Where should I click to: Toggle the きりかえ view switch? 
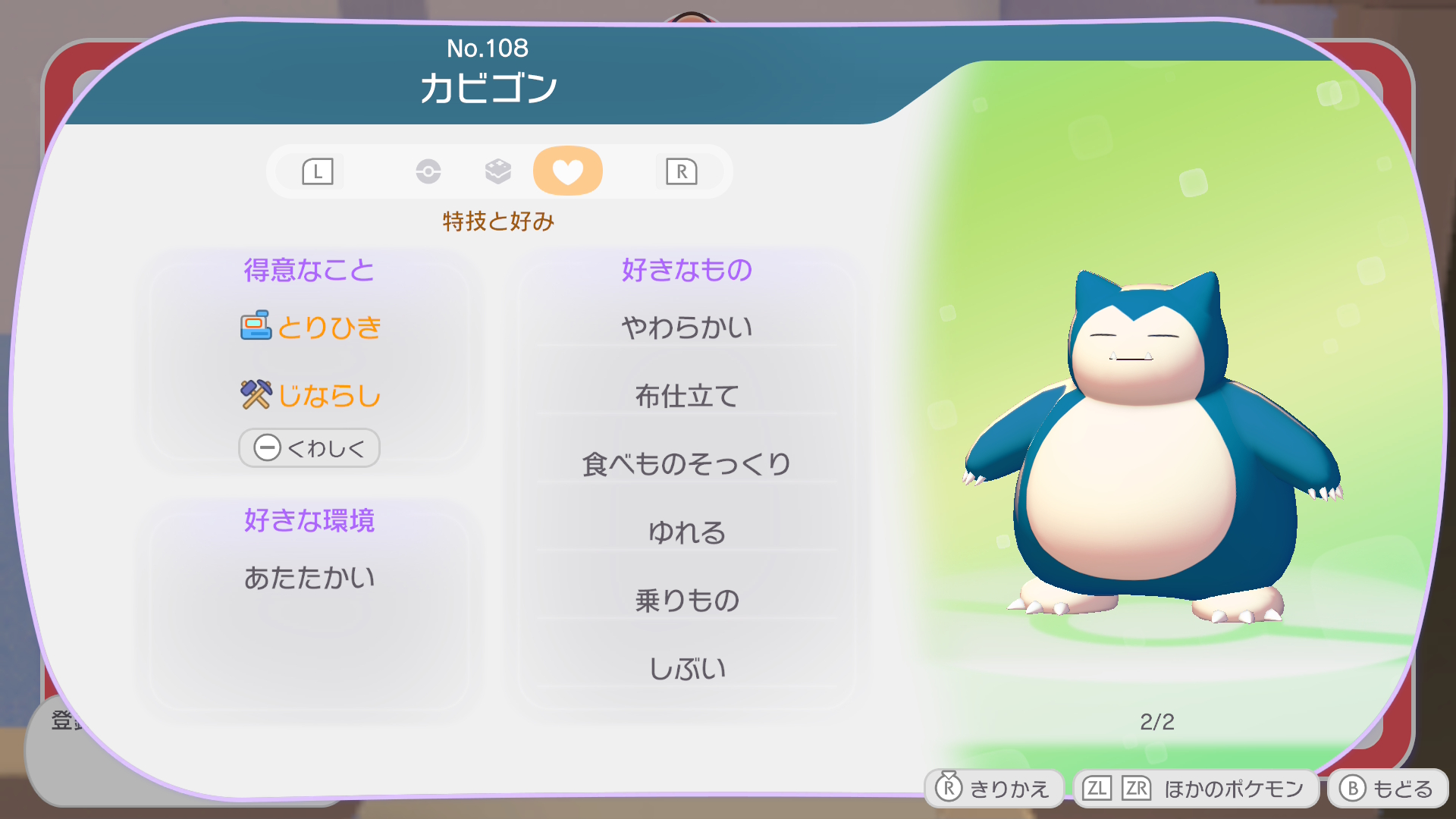[993, 789]
